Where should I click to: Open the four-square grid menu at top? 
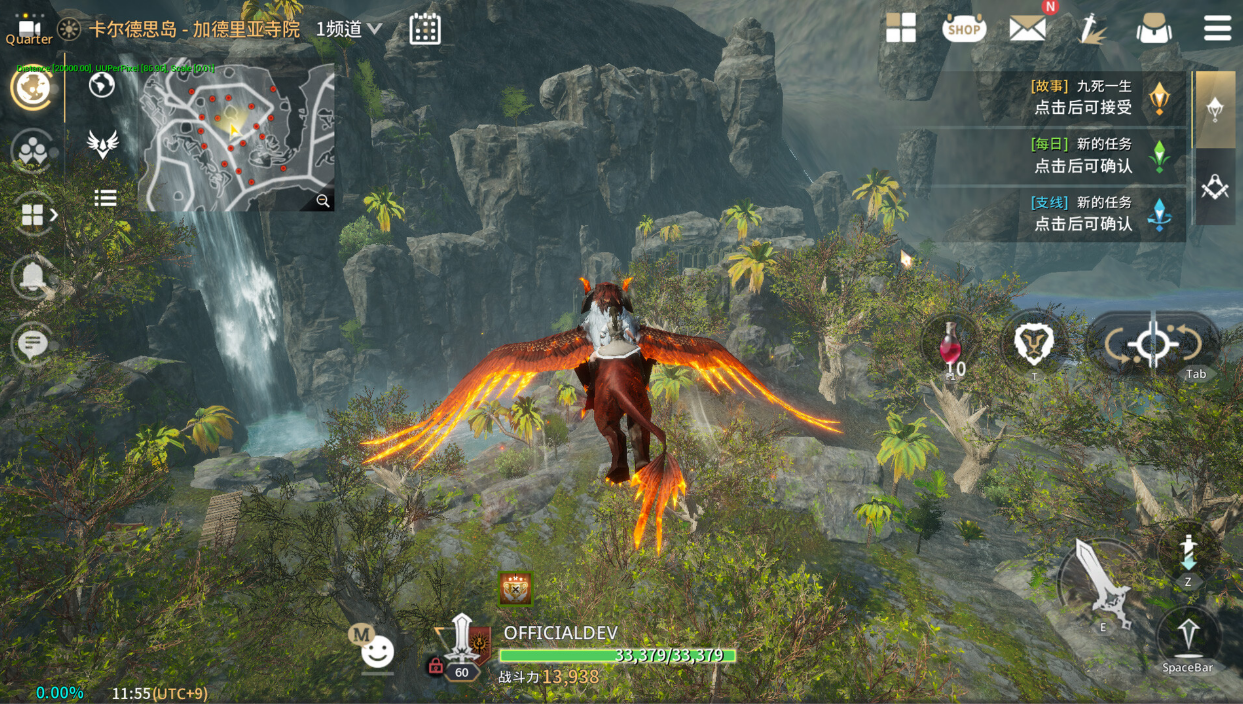tap(901, 28)
